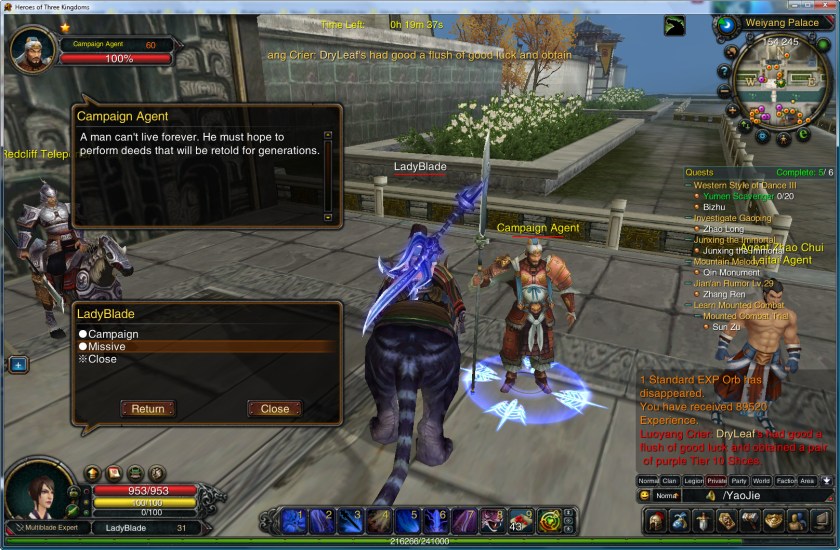
Task: Select the Missive dialogue option
Action: point(106,347)
